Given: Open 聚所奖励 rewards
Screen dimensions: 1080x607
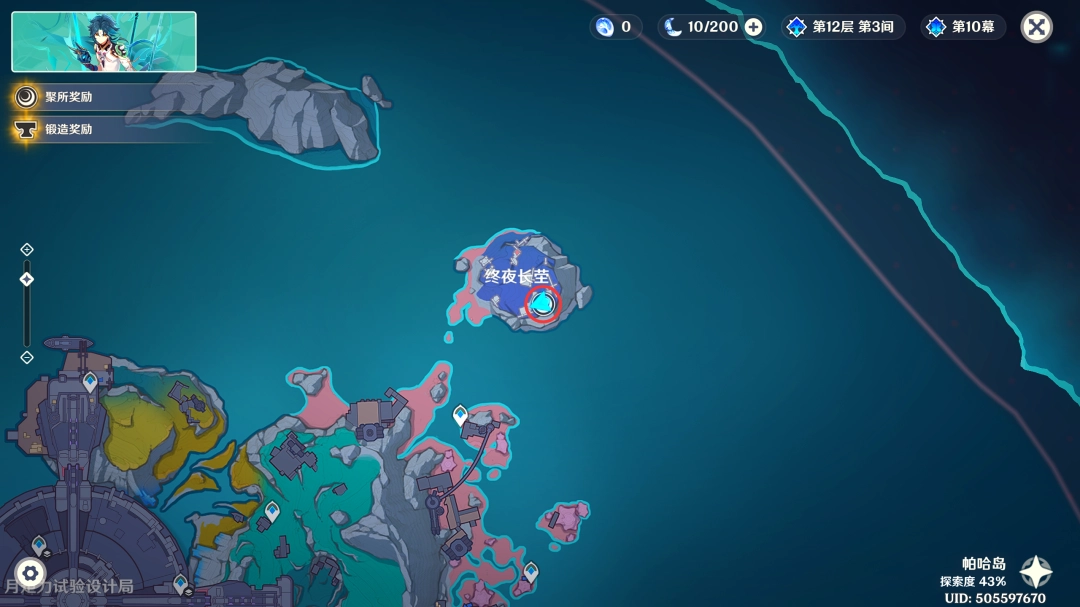Looking at the screenshot, I should coord(68,97).
